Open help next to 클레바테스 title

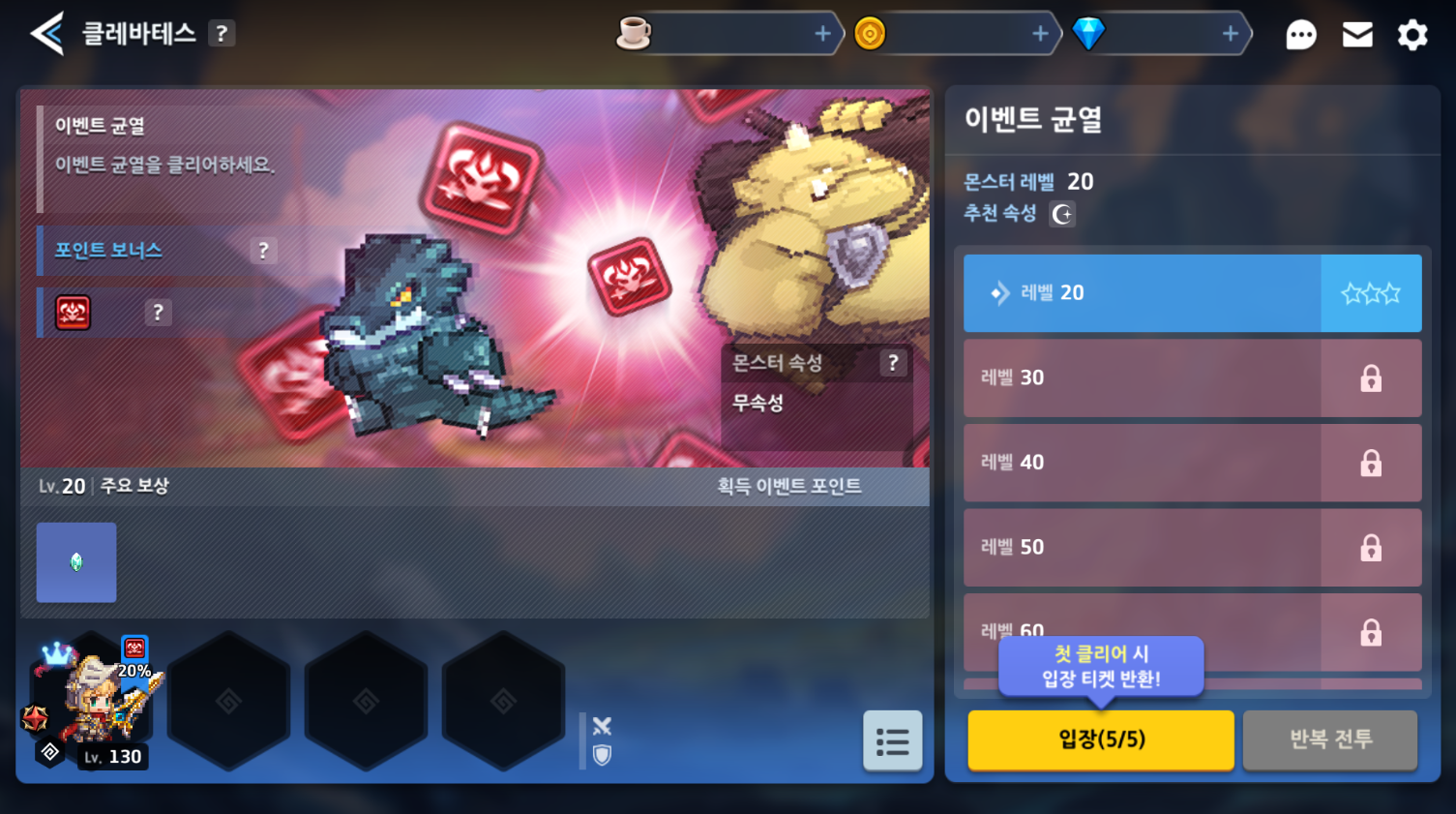[223, 34]
